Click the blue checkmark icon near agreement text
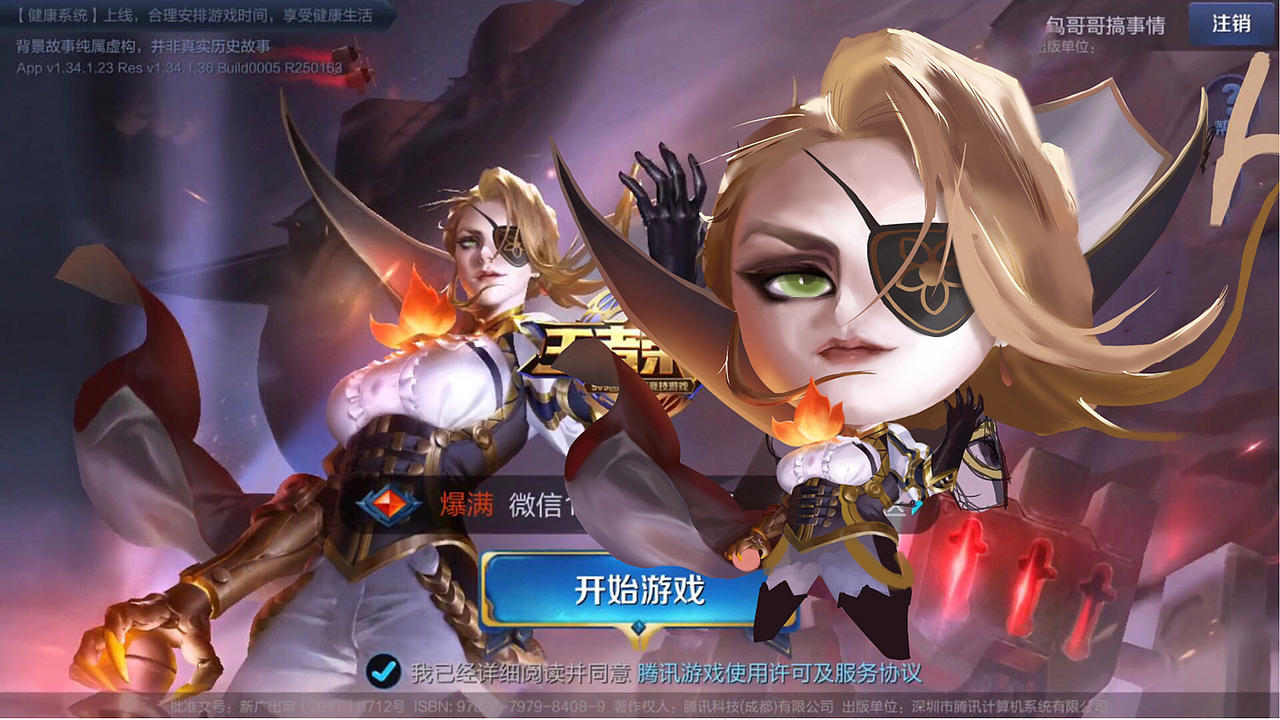The image size is (1280, 720). point(383,675)
